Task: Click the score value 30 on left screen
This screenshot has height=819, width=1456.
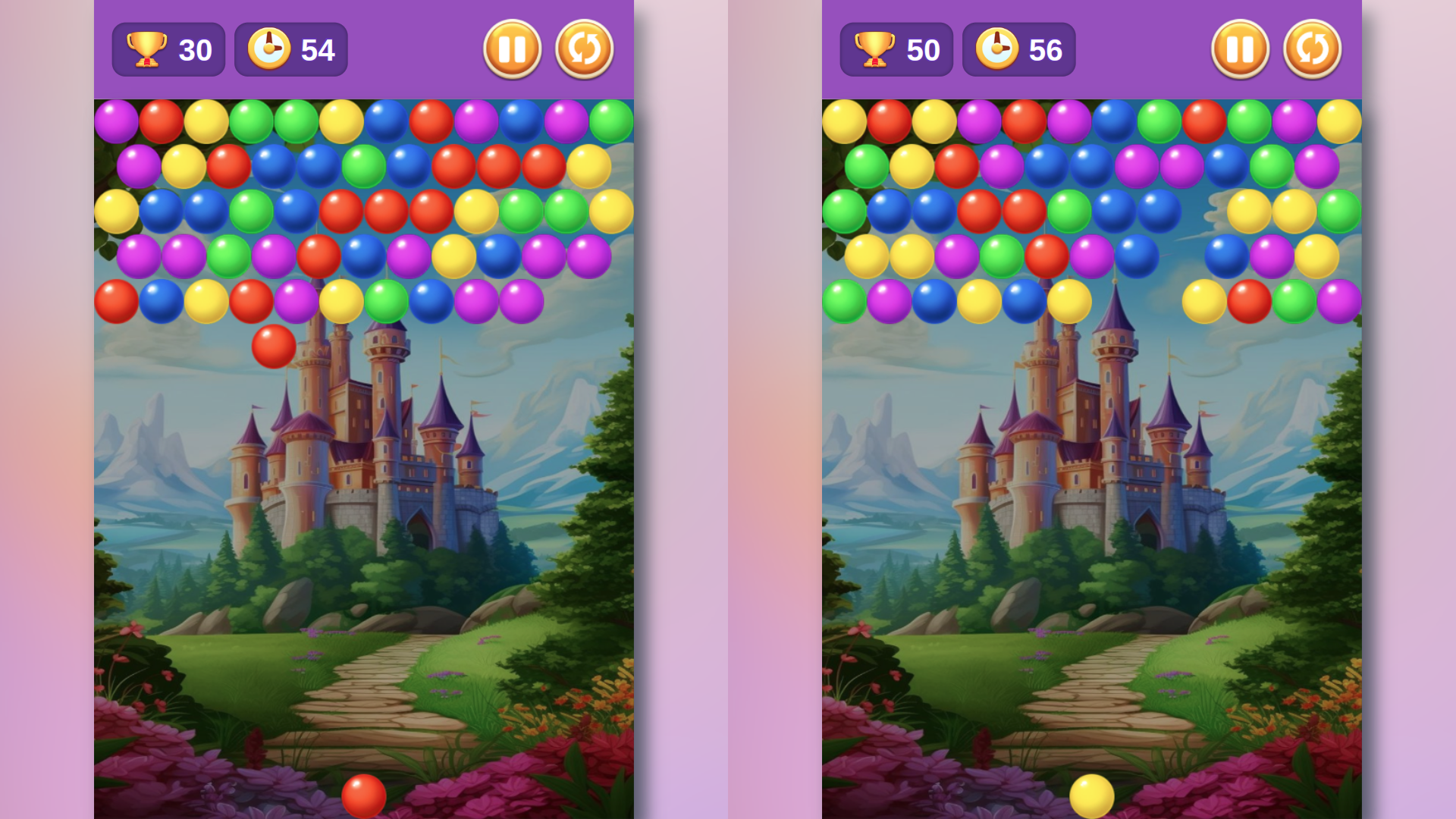Action: [x=196, y=50]
